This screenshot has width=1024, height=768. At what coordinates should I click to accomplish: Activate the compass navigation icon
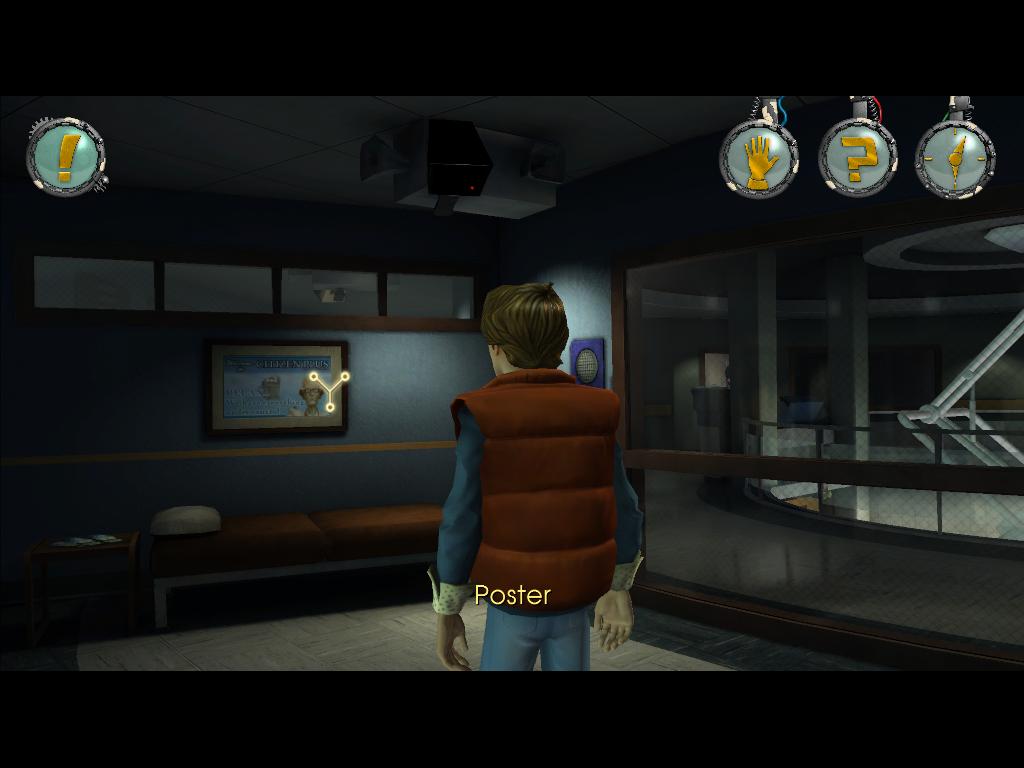pyautogui.click(x=955, y=158)
